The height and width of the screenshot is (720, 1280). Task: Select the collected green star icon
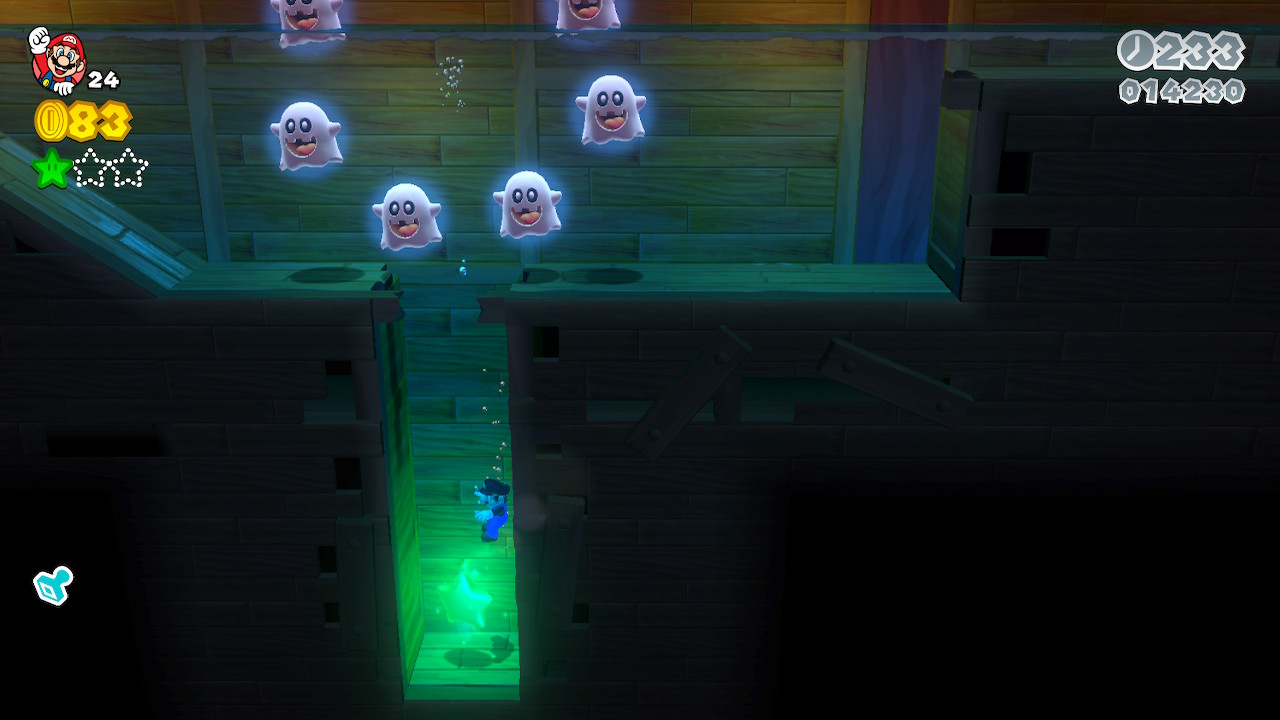51,168
